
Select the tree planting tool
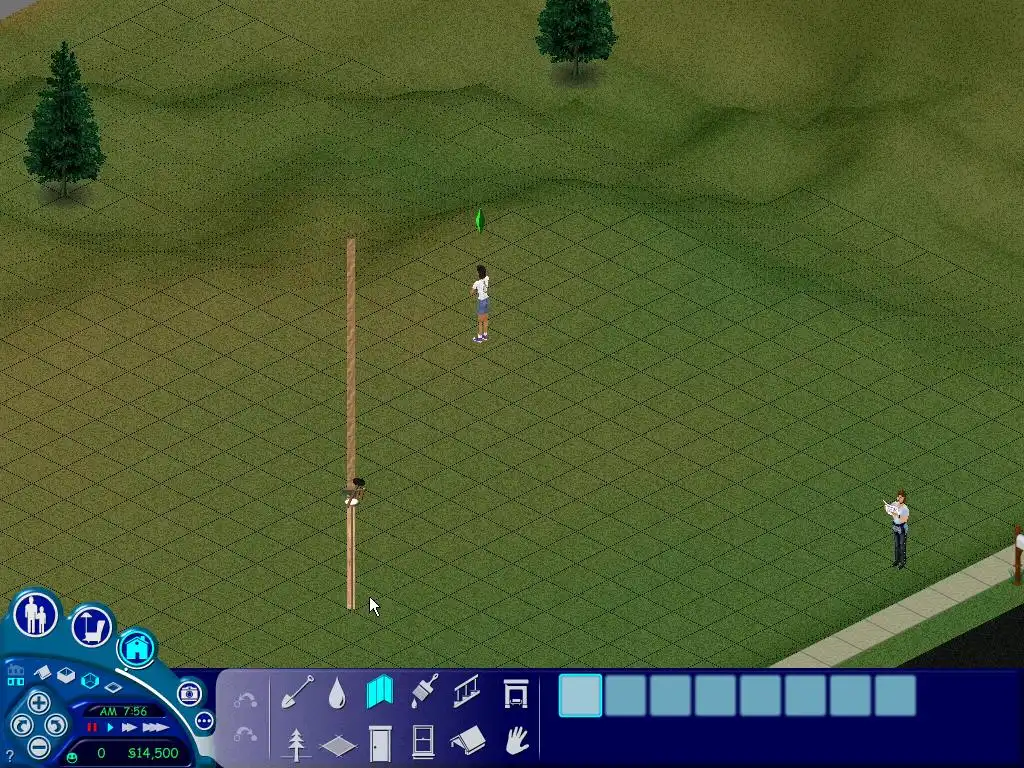[296, 743]
